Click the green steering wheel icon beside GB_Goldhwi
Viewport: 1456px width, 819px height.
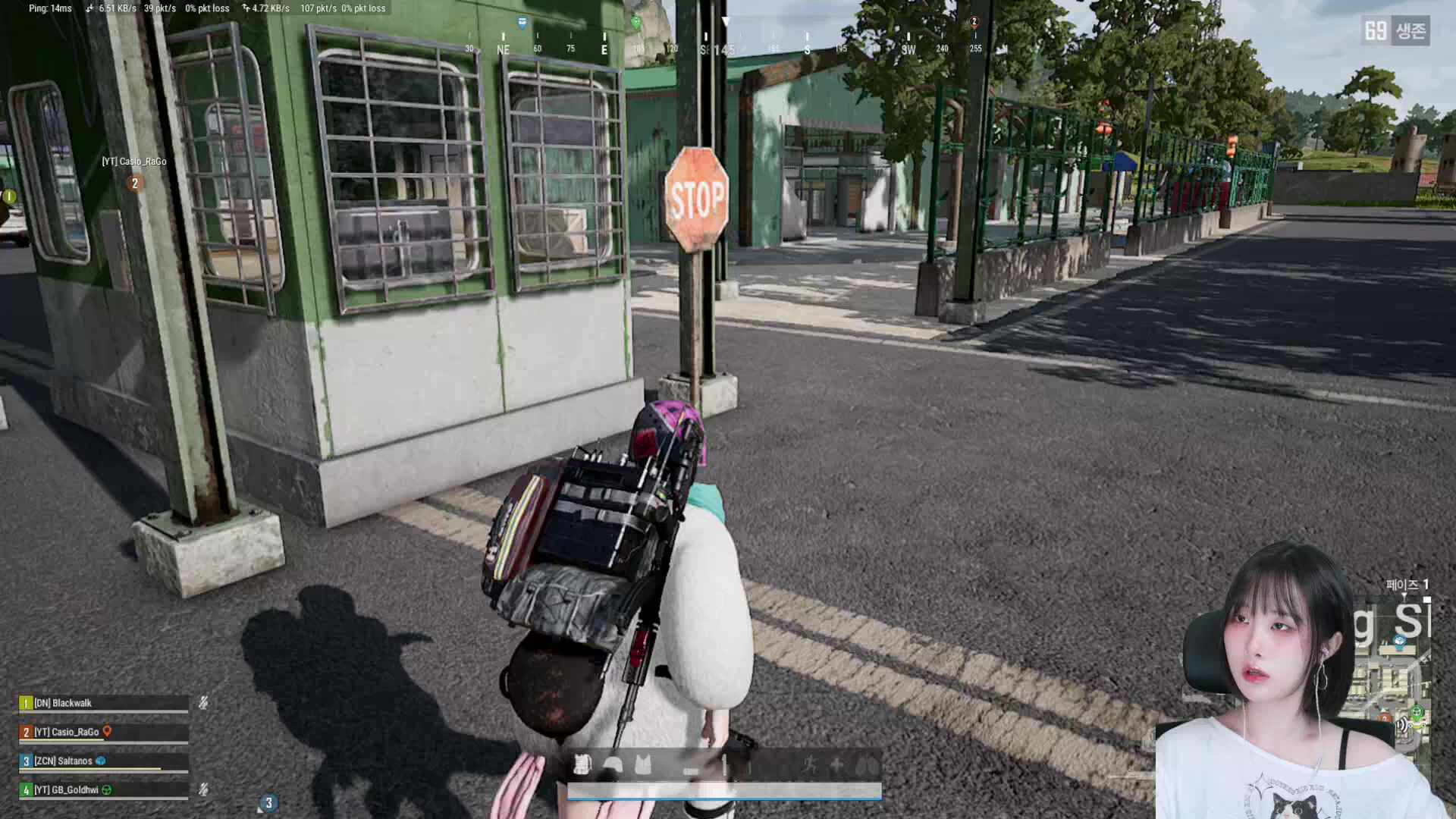click(x=107, y=789)
